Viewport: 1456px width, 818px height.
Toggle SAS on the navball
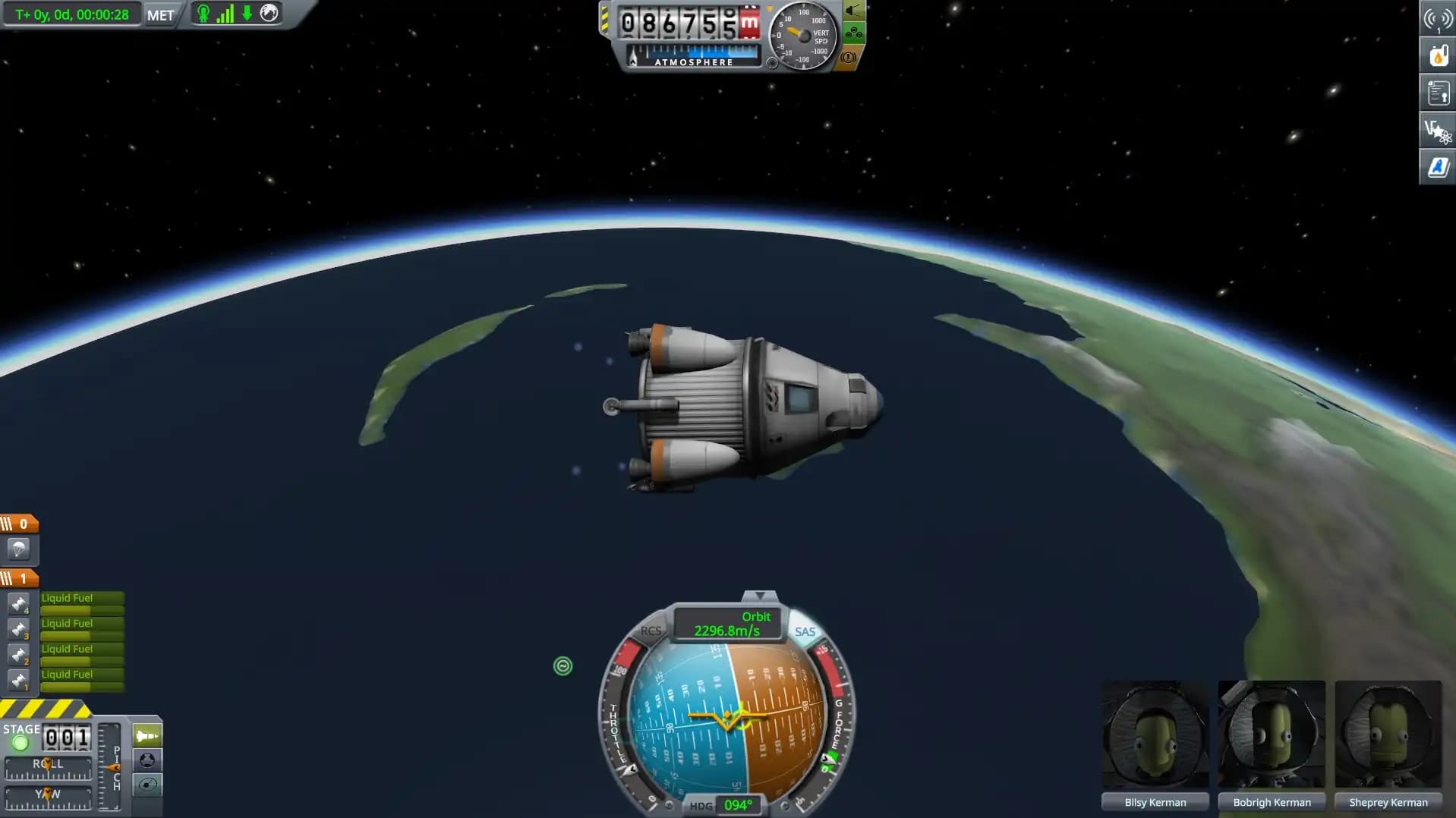pyautogui.click(x=805, y=631)
